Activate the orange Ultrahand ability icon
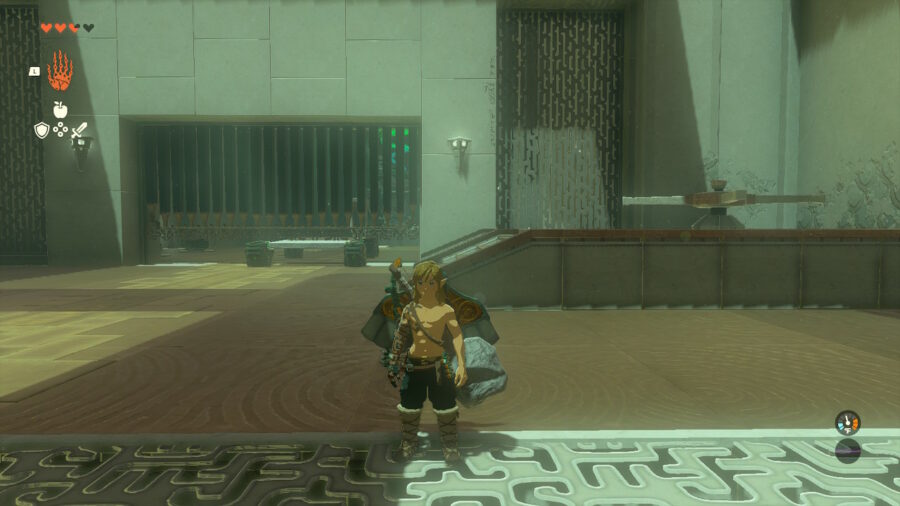Image resolution: width=900 pixels, height=506 pixels. click(60, 71)
